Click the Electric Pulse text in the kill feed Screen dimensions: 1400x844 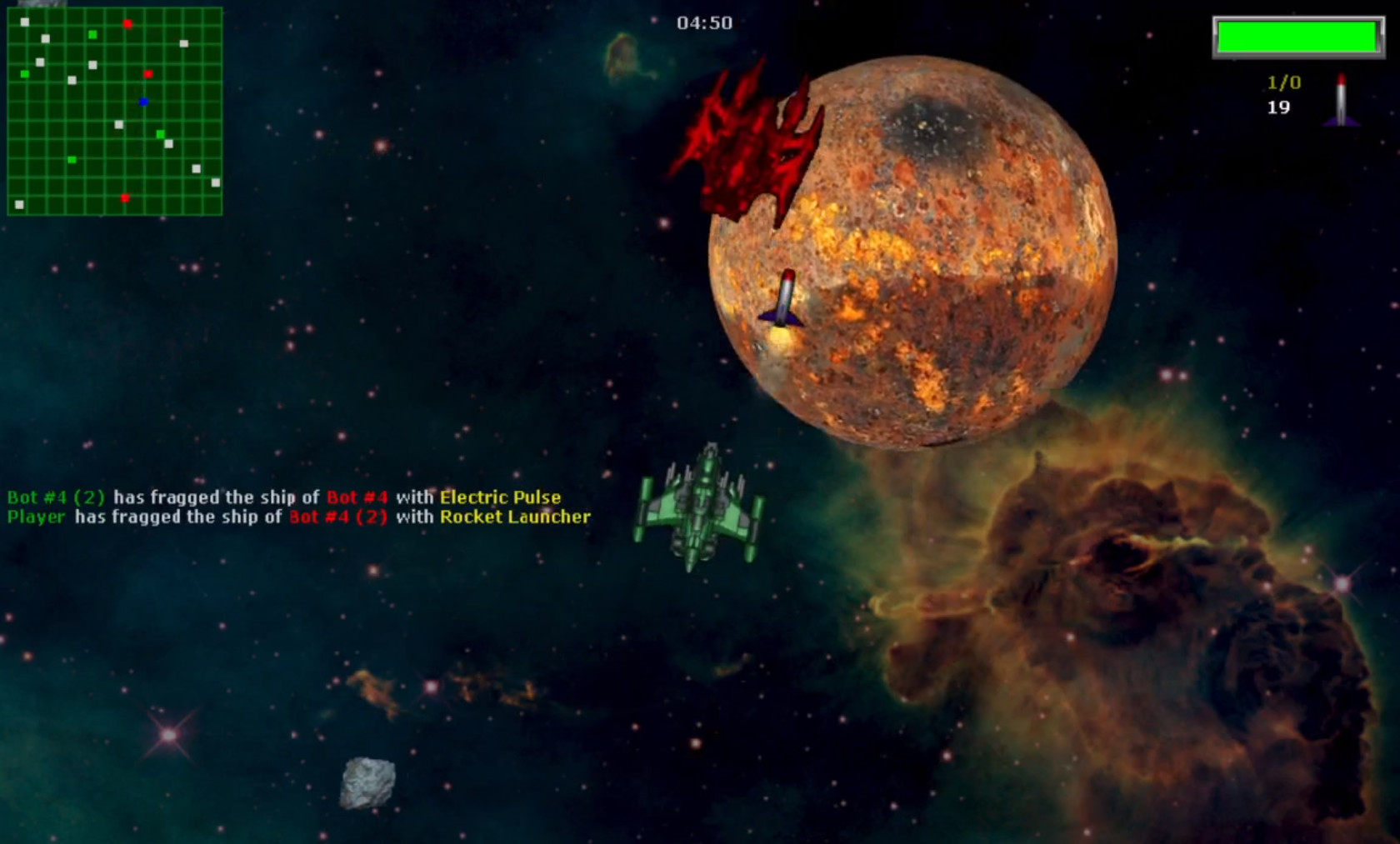500,497
